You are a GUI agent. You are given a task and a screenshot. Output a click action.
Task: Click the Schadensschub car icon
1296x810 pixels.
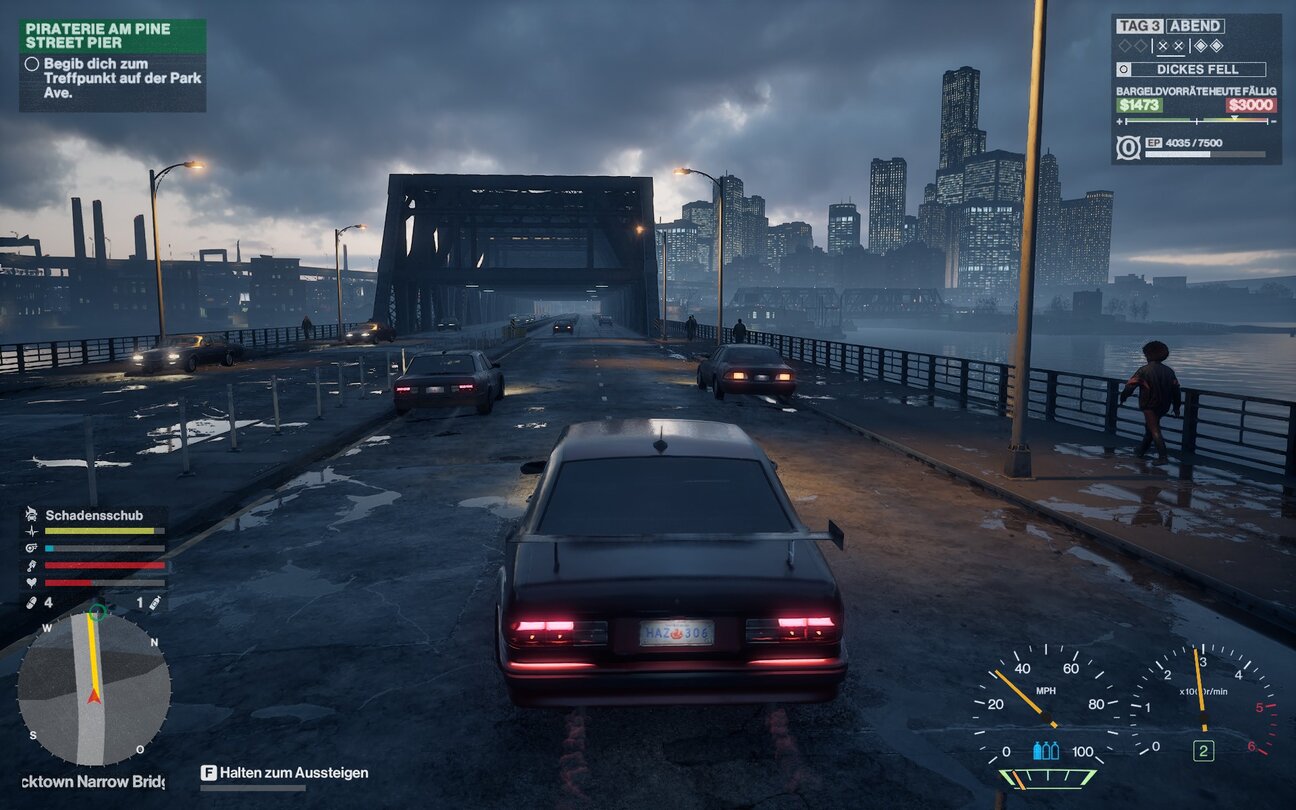[x=31, y=515]
